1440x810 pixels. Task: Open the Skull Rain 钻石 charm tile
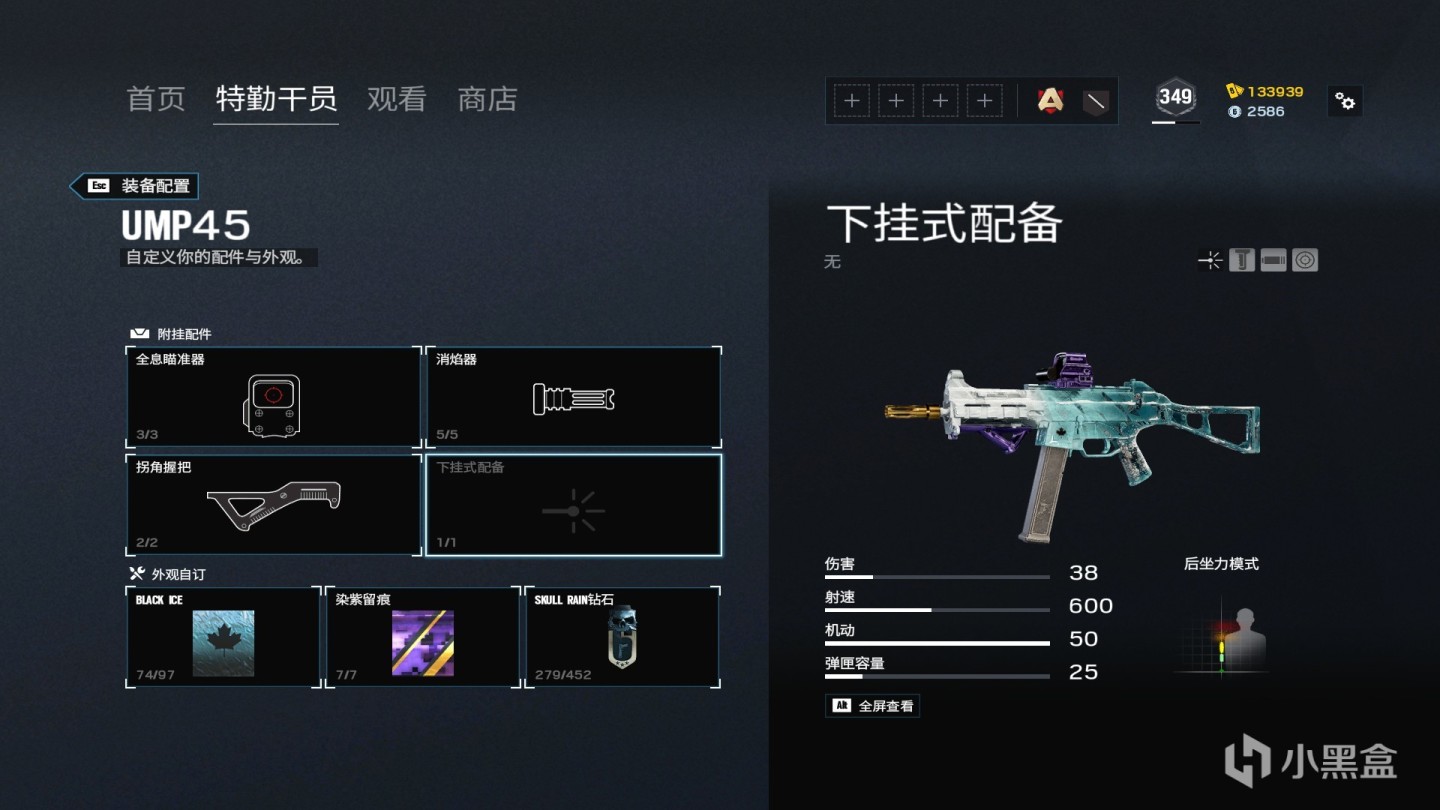tap(622, 637)
